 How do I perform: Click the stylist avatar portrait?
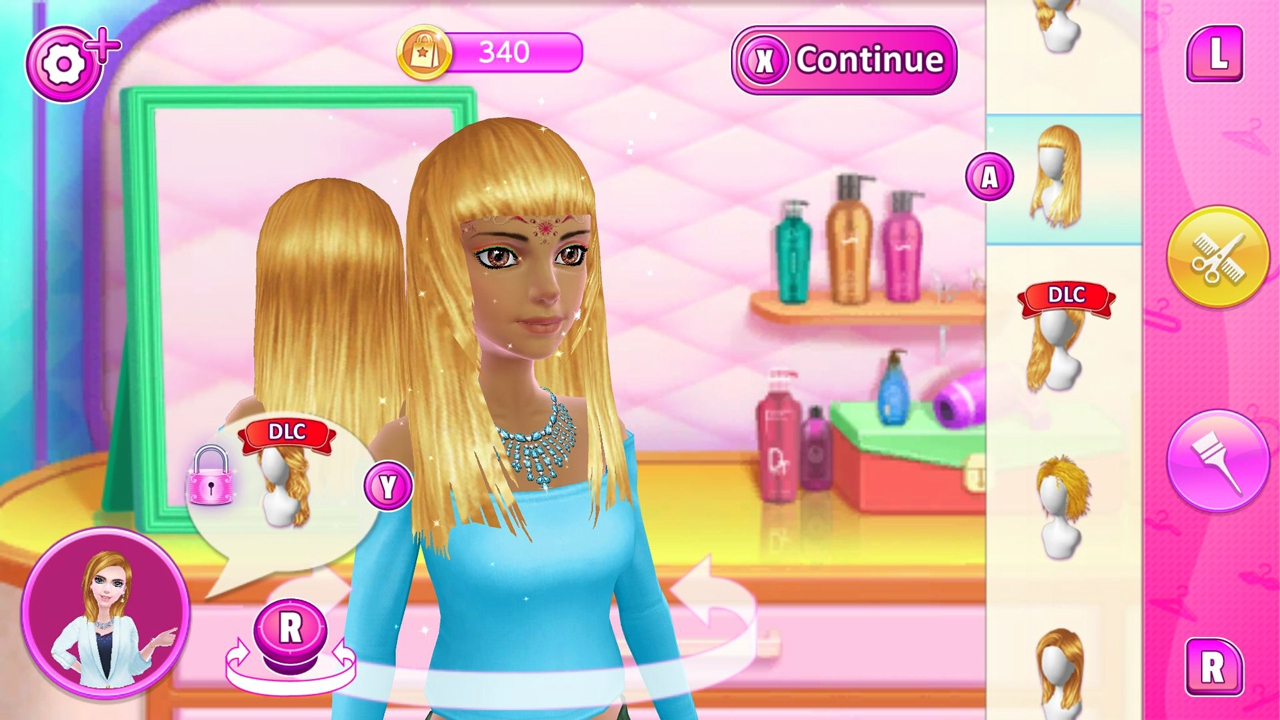pos(105,610)
